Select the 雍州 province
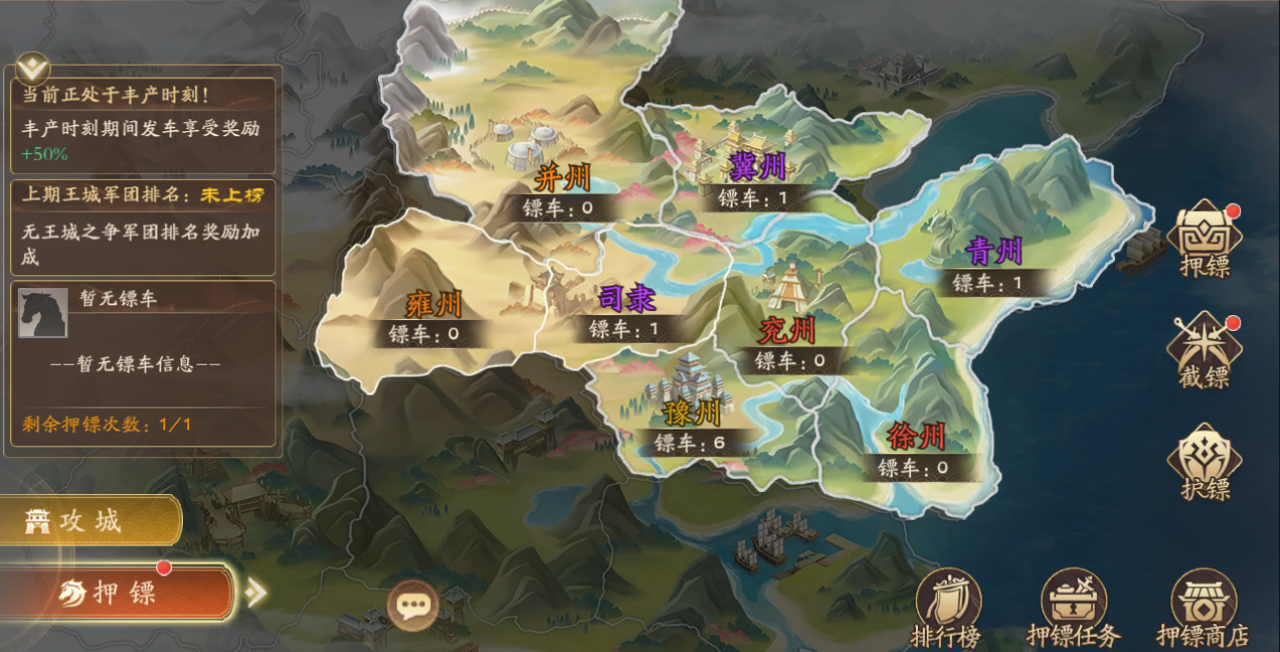1280x652 pixels. click(433, 305)
